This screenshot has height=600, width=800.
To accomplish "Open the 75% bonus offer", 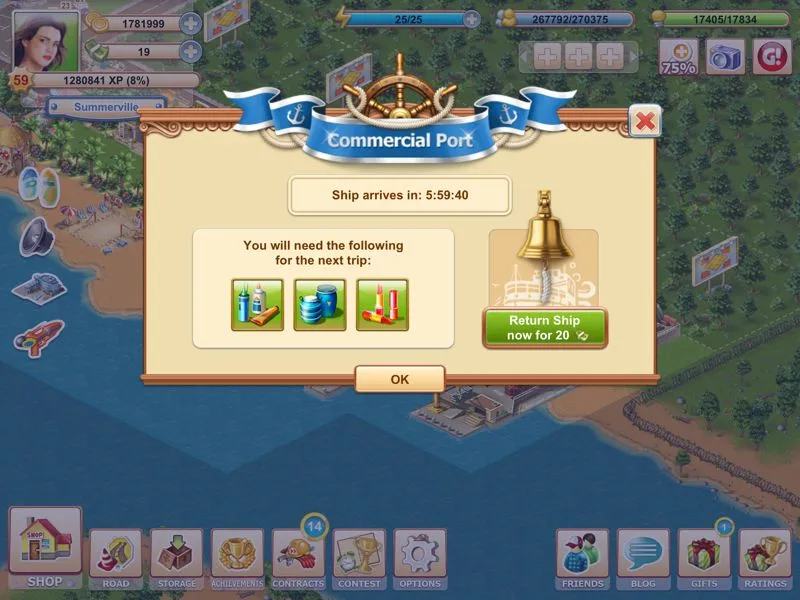I will tap(678, 56).
